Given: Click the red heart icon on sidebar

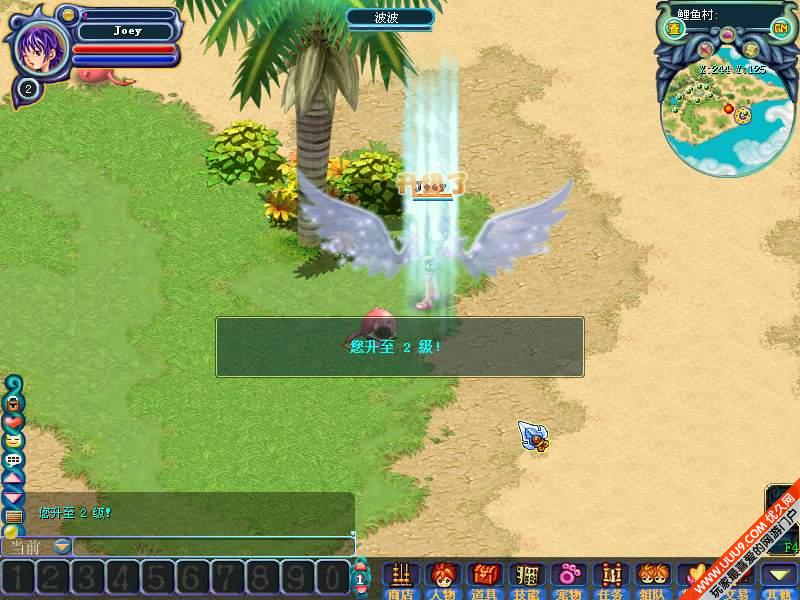Looking at the screenshot, I should (x=14, y=421).
